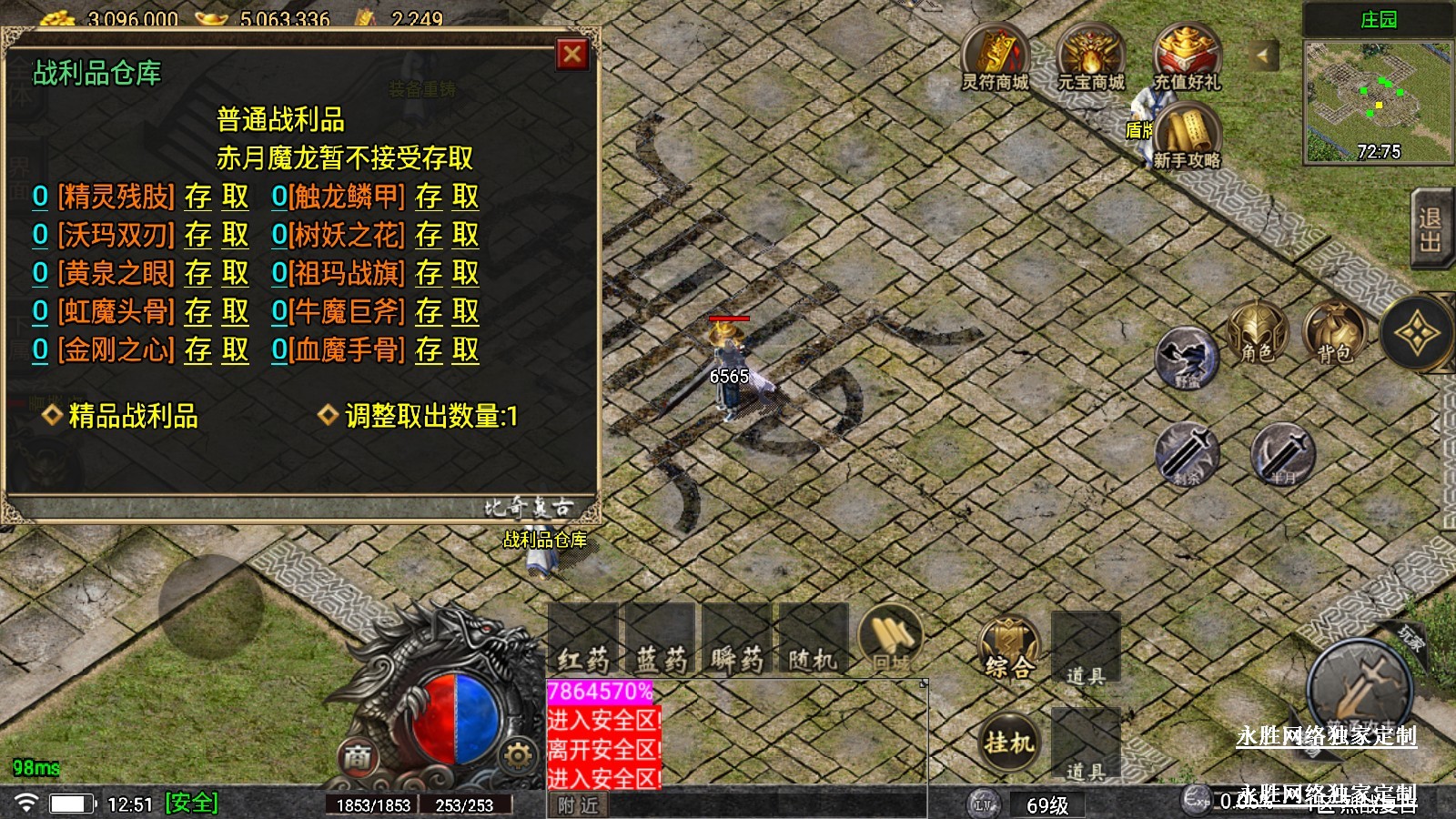Toggle 挂机 auto-battle mode

coord(1008,743)
